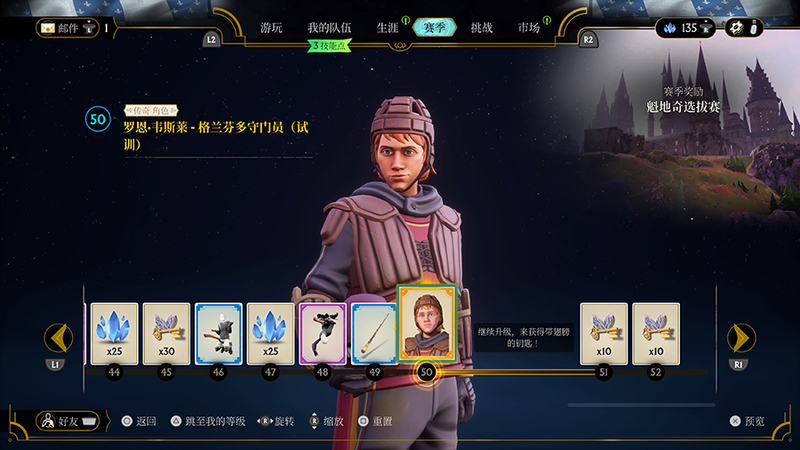
Task: Open the 市场 tab
Action: 529,28
